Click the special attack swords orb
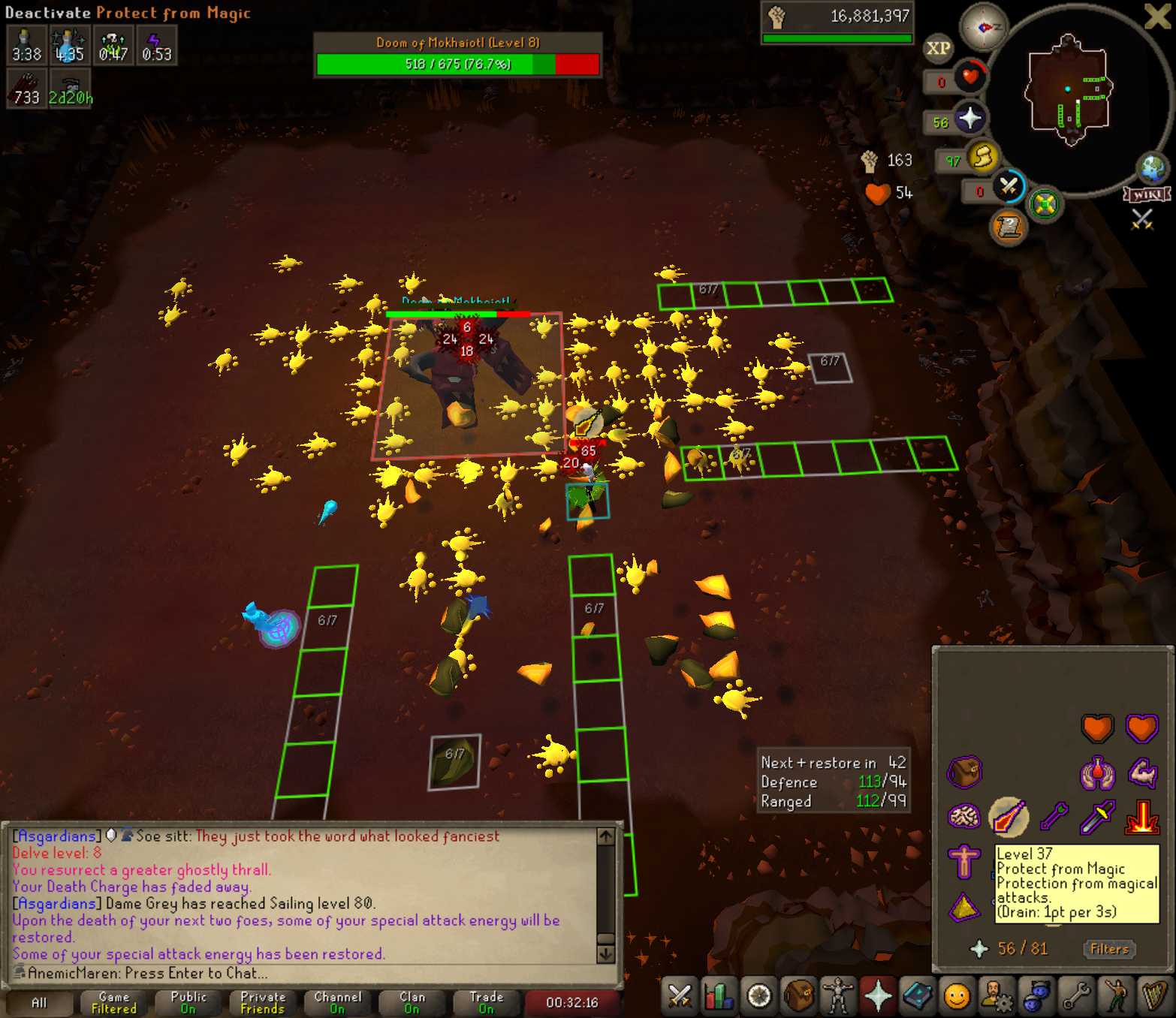 coord(1008,185)
